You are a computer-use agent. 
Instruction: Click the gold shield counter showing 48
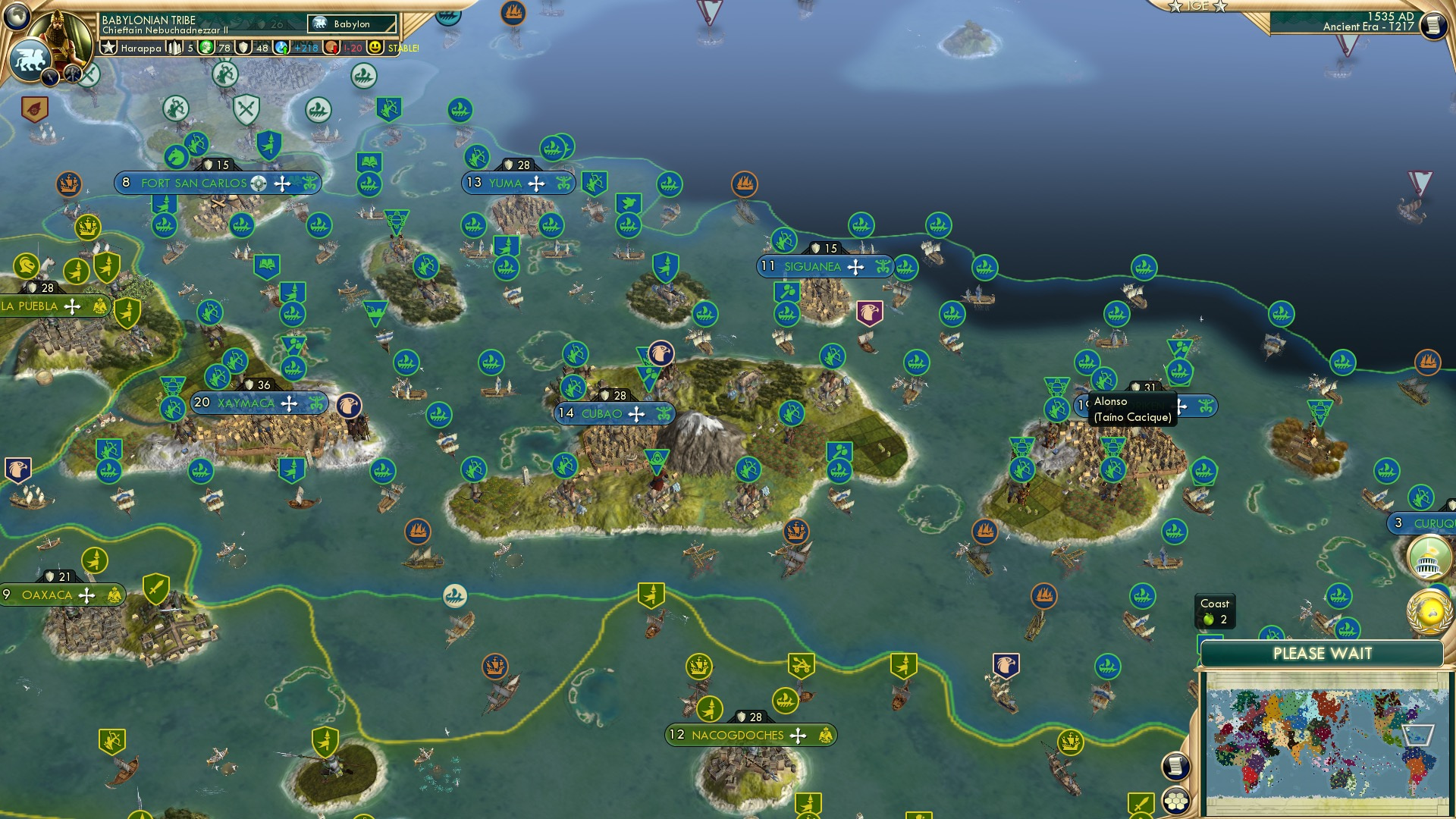251,47
